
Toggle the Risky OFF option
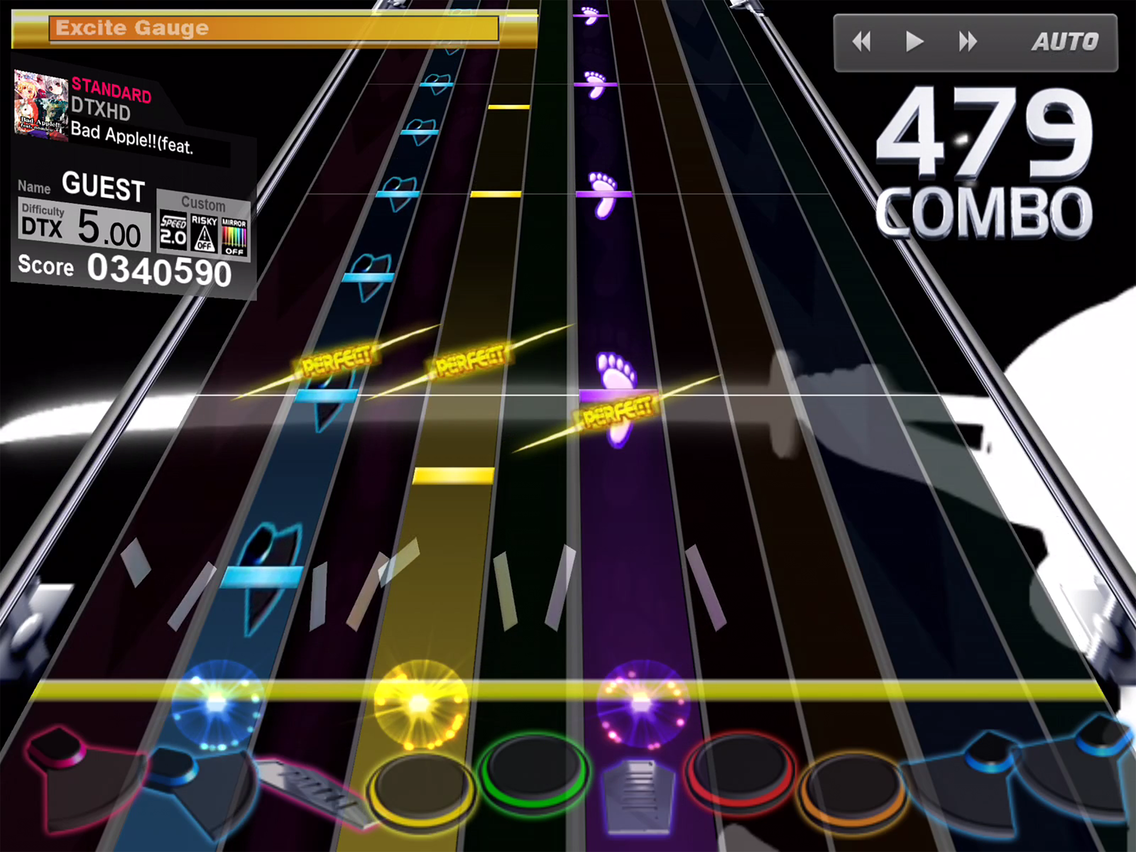pyautogui.click(x=204, y=232)
